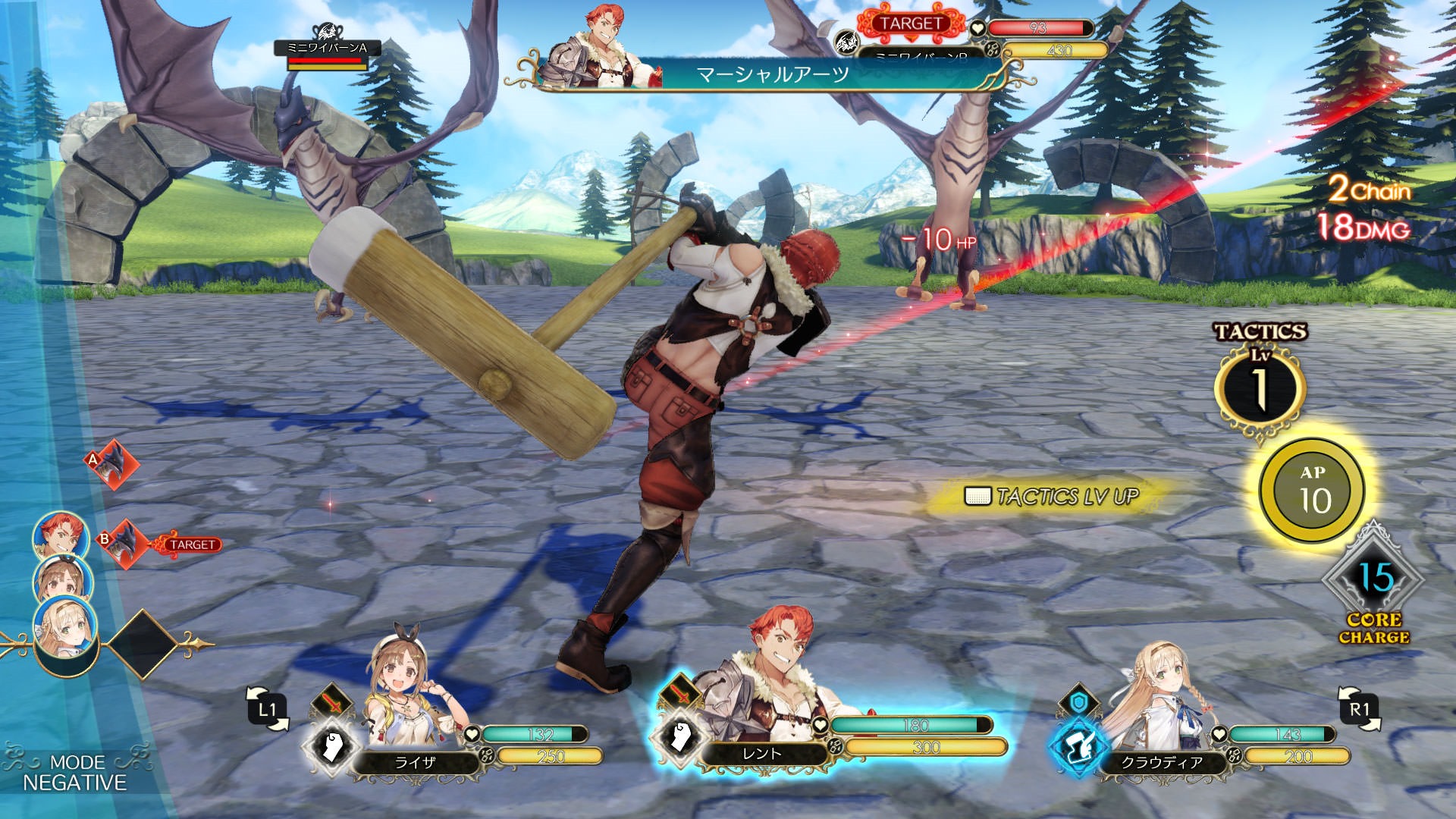Target the Mini Wyvern A nameplate
This screenshot has height=819, width=1456.
point(327,49)
